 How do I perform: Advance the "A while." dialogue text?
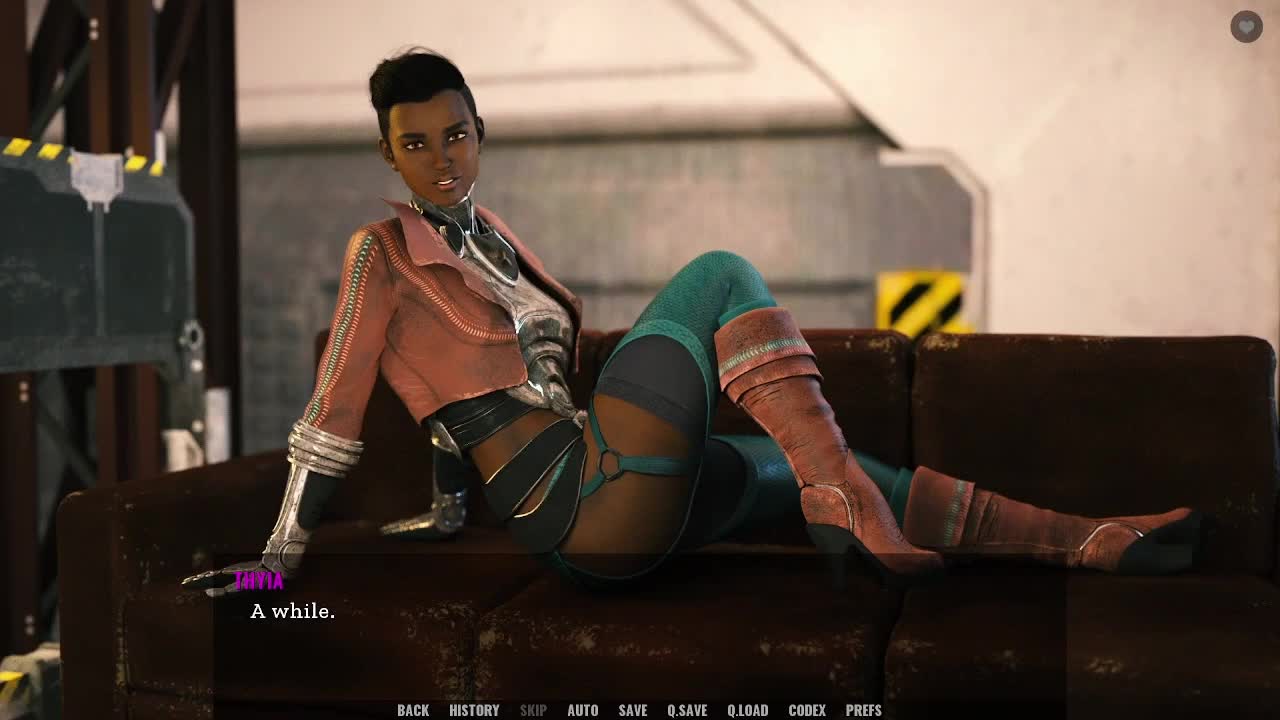click(292, 611)
